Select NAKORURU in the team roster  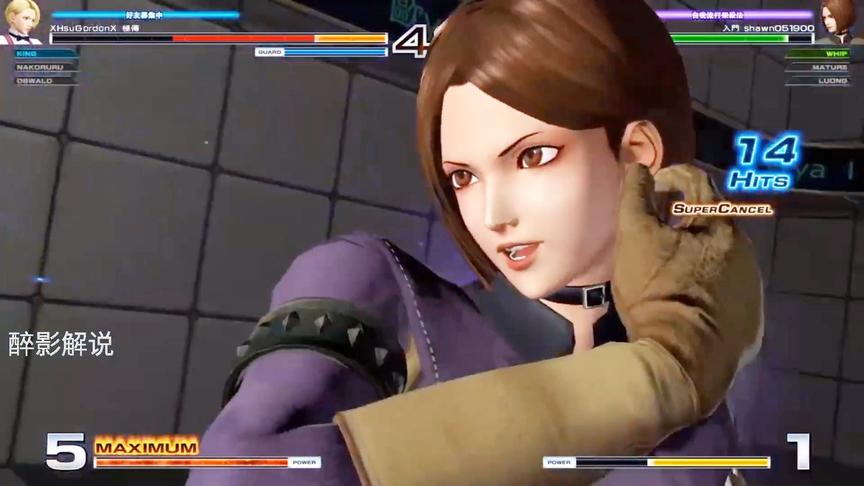(40, 67)
